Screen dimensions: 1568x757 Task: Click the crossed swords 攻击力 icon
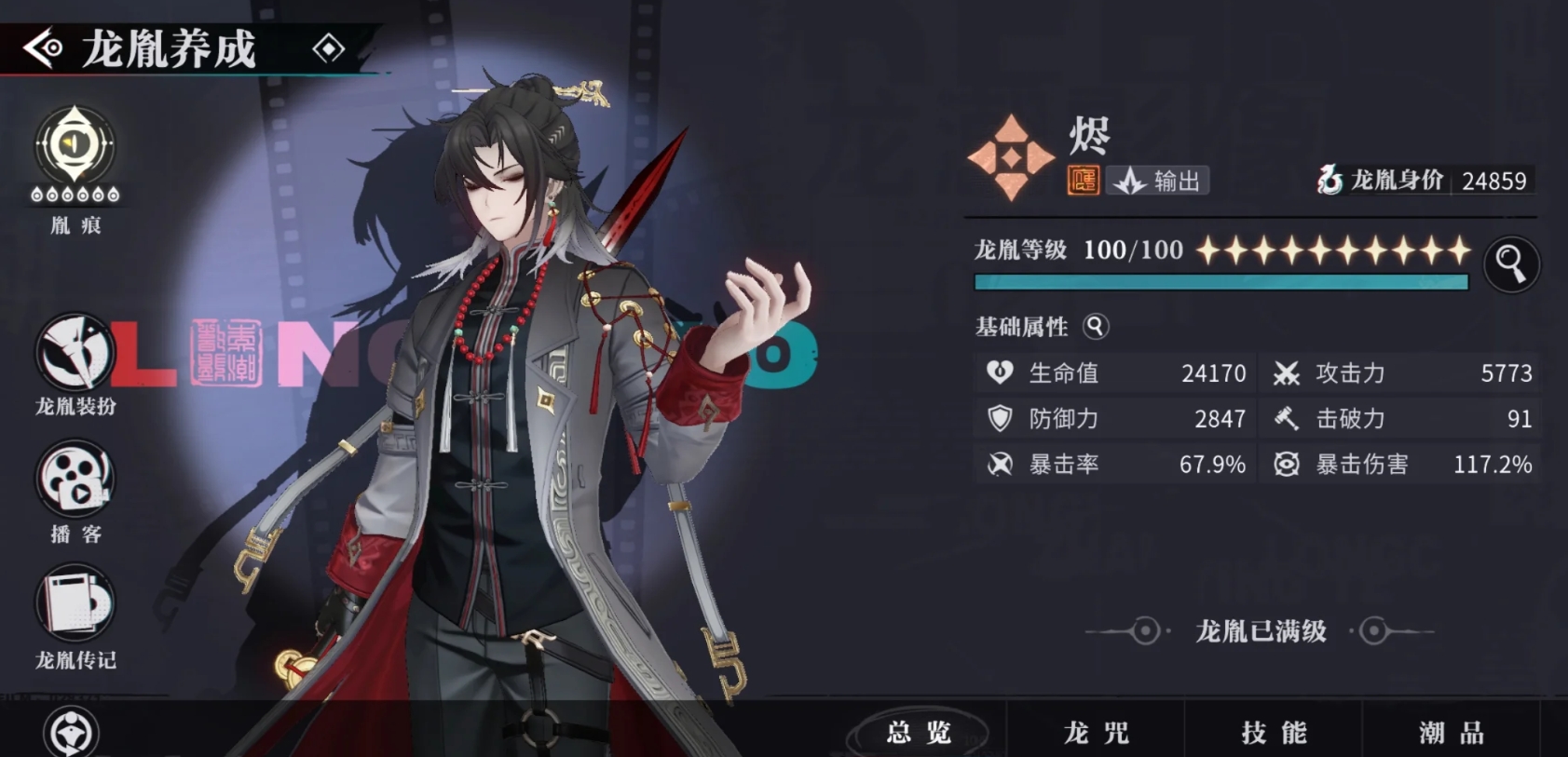point(1288,372)
